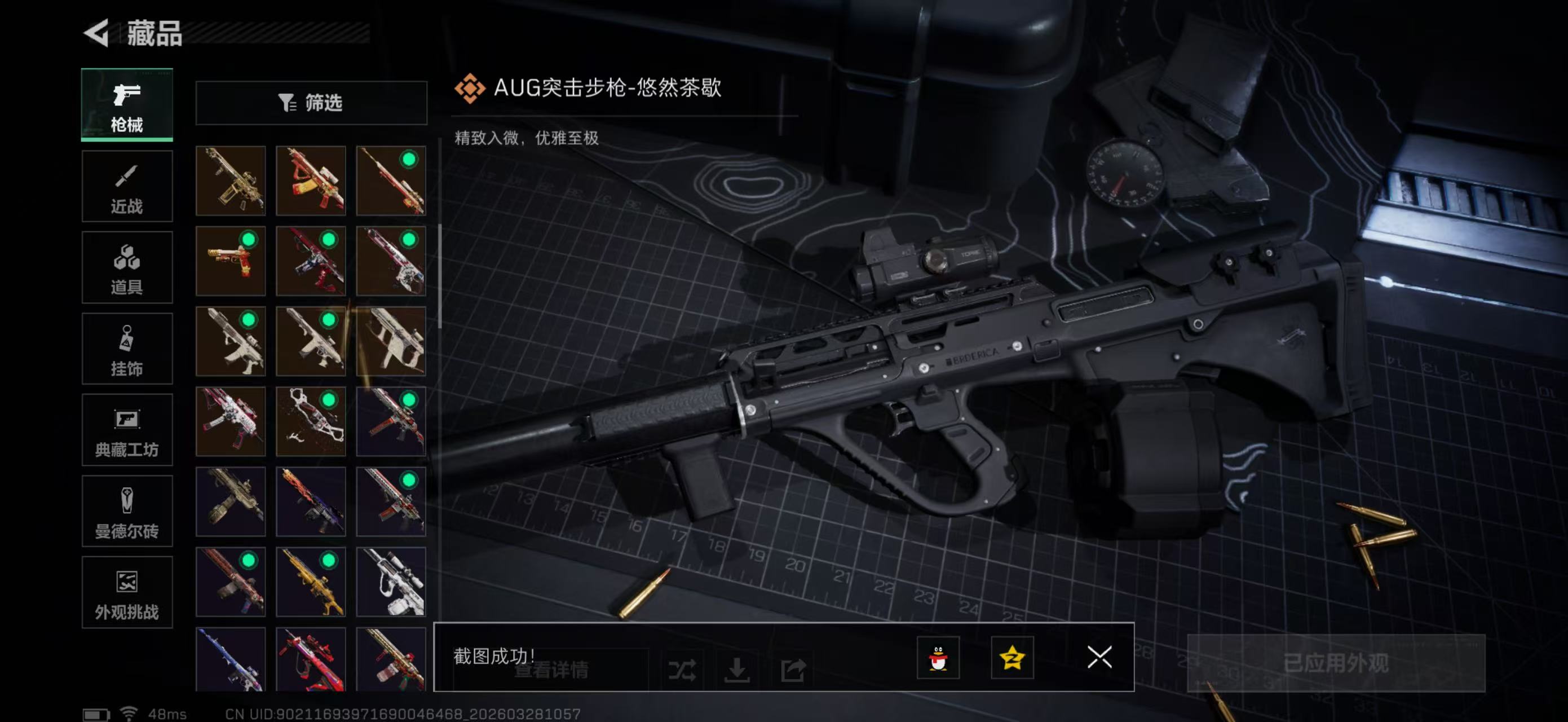The width and height of the screenshot is (1568, 722).
Task: Click the share arrow icon
Action: click(x=794, y=670)
